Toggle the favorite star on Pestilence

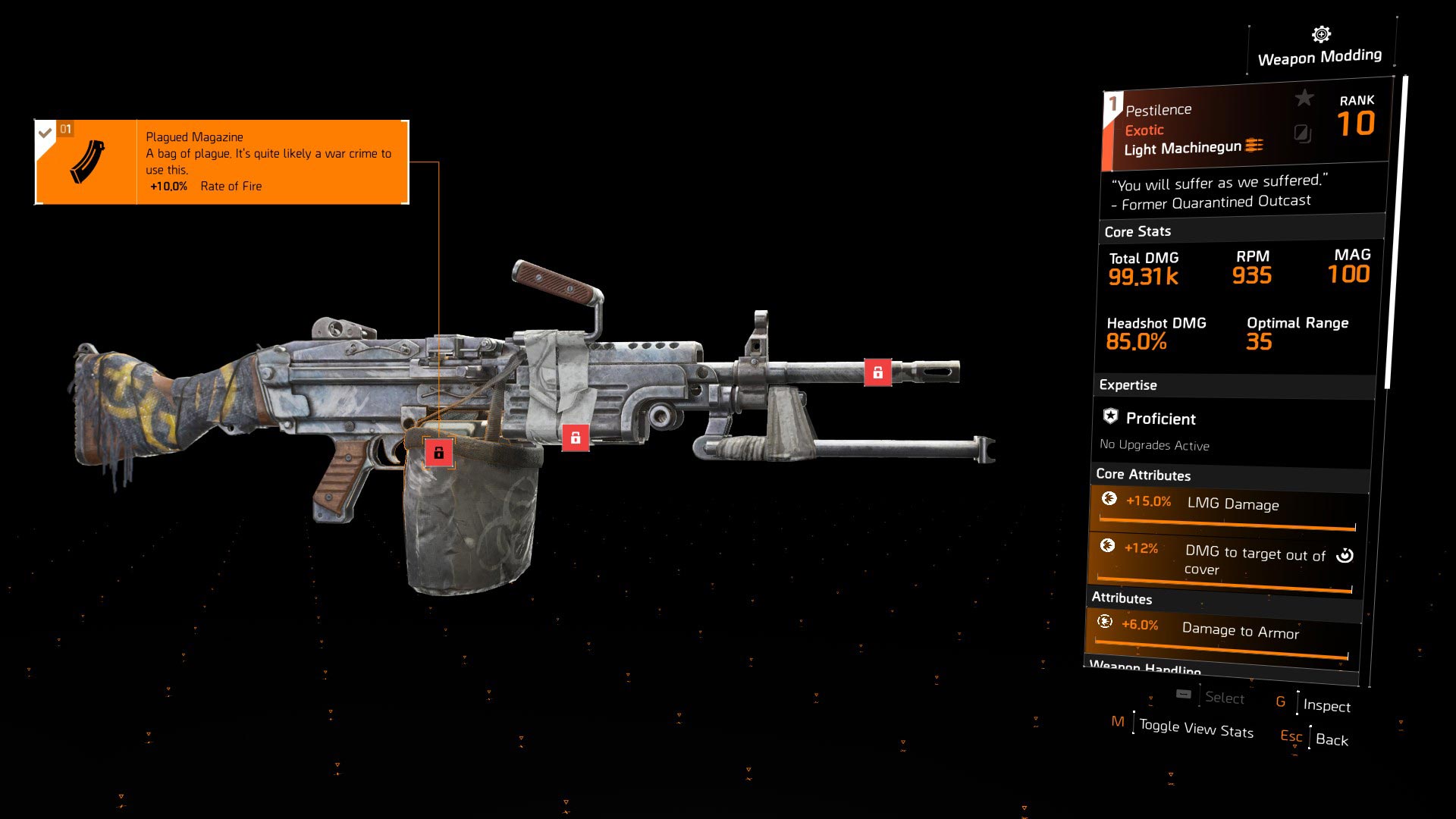click(x=1304, y=98)
